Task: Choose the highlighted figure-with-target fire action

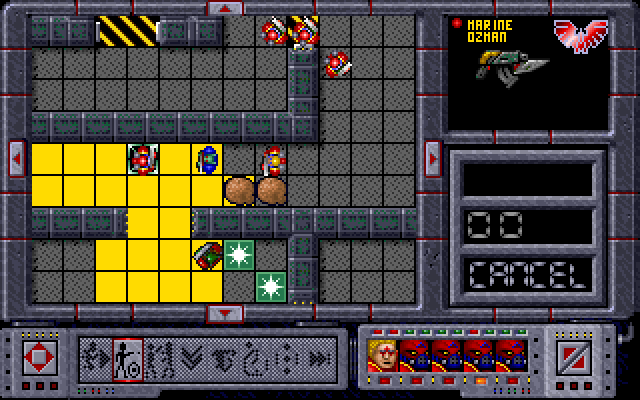Action: coord(128,356)
